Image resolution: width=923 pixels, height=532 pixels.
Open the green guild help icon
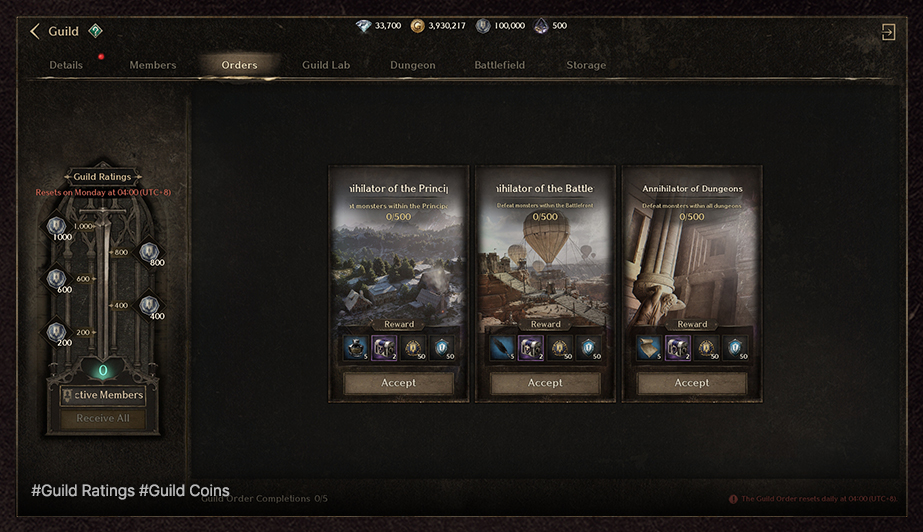(95, 31)
